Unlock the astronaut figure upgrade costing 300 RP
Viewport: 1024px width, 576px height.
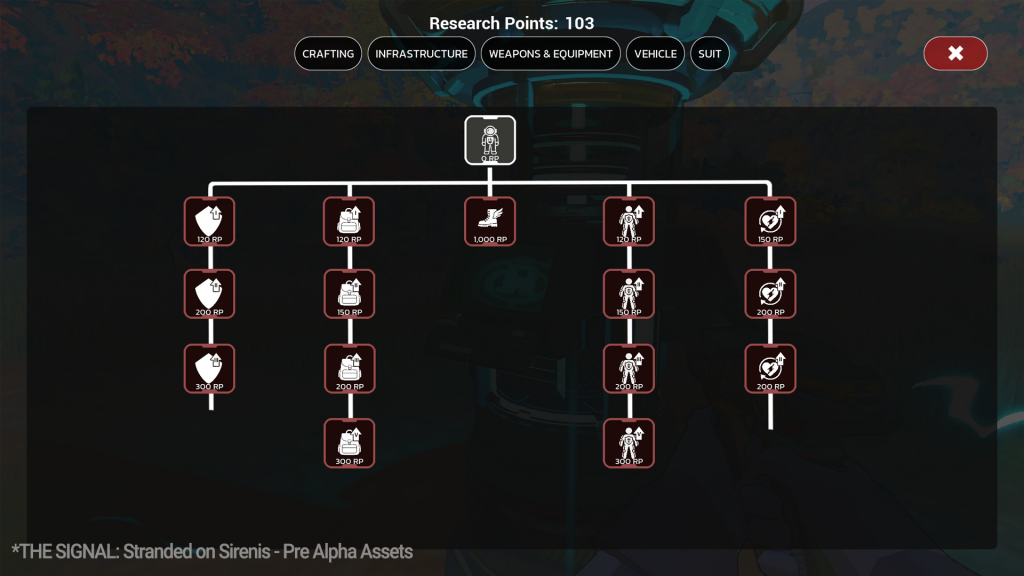pos(629,443)
